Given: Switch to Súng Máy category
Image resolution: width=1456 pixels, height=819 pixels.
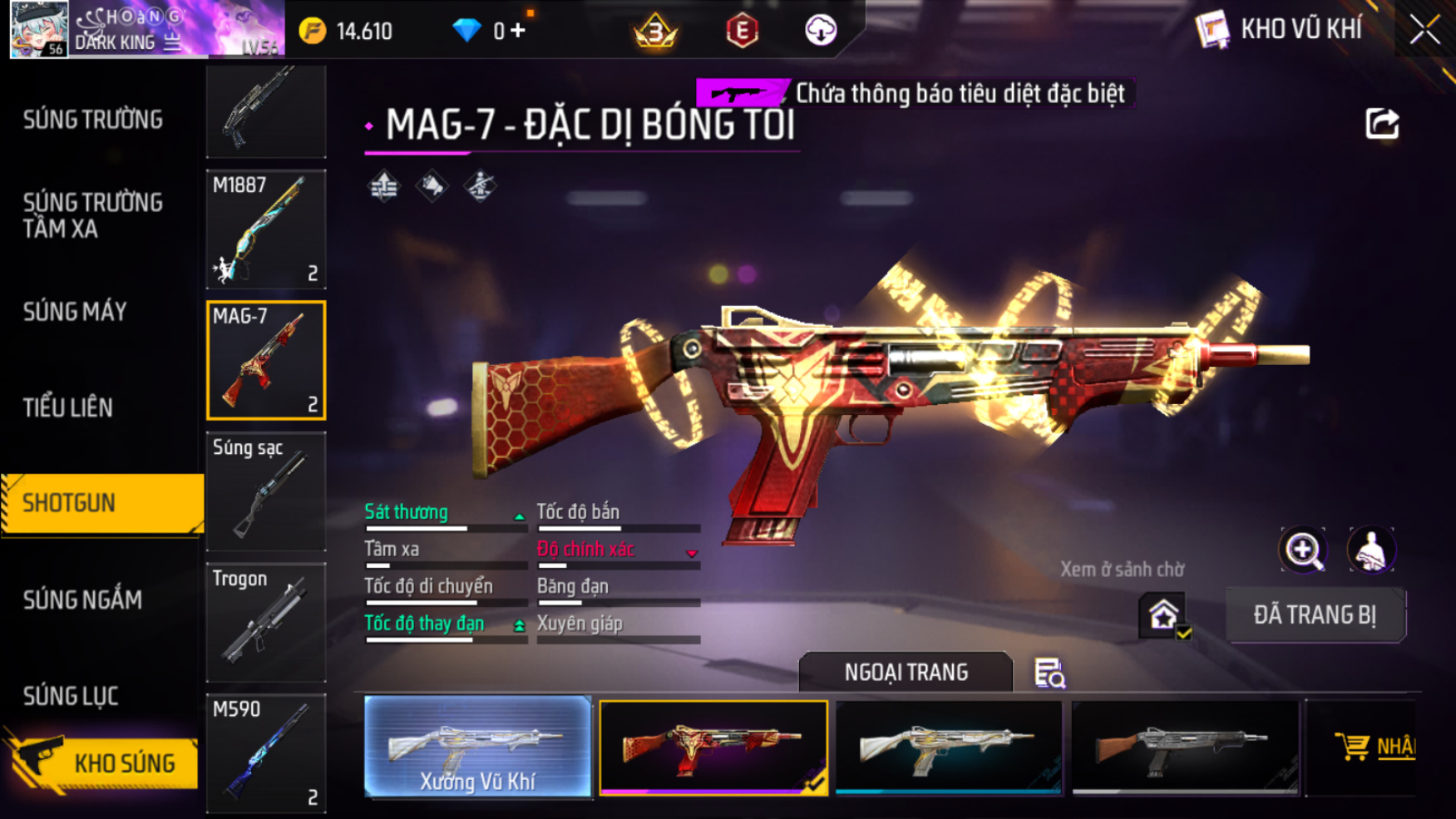Looking at the screenshot, I should [x=76, y=312].
